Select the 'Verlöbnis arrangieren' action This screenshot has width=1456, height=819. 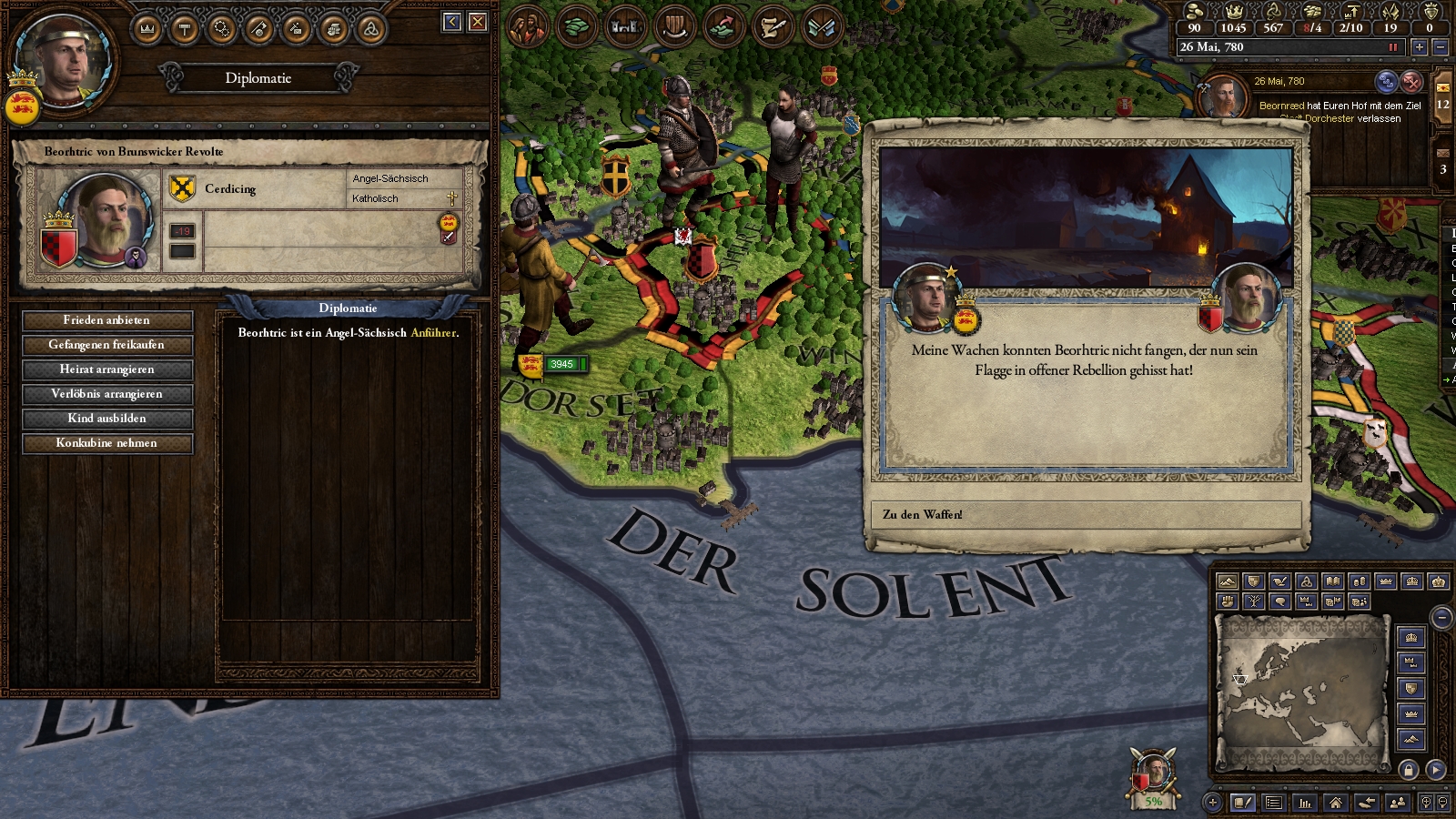click(x=106, y=394)
